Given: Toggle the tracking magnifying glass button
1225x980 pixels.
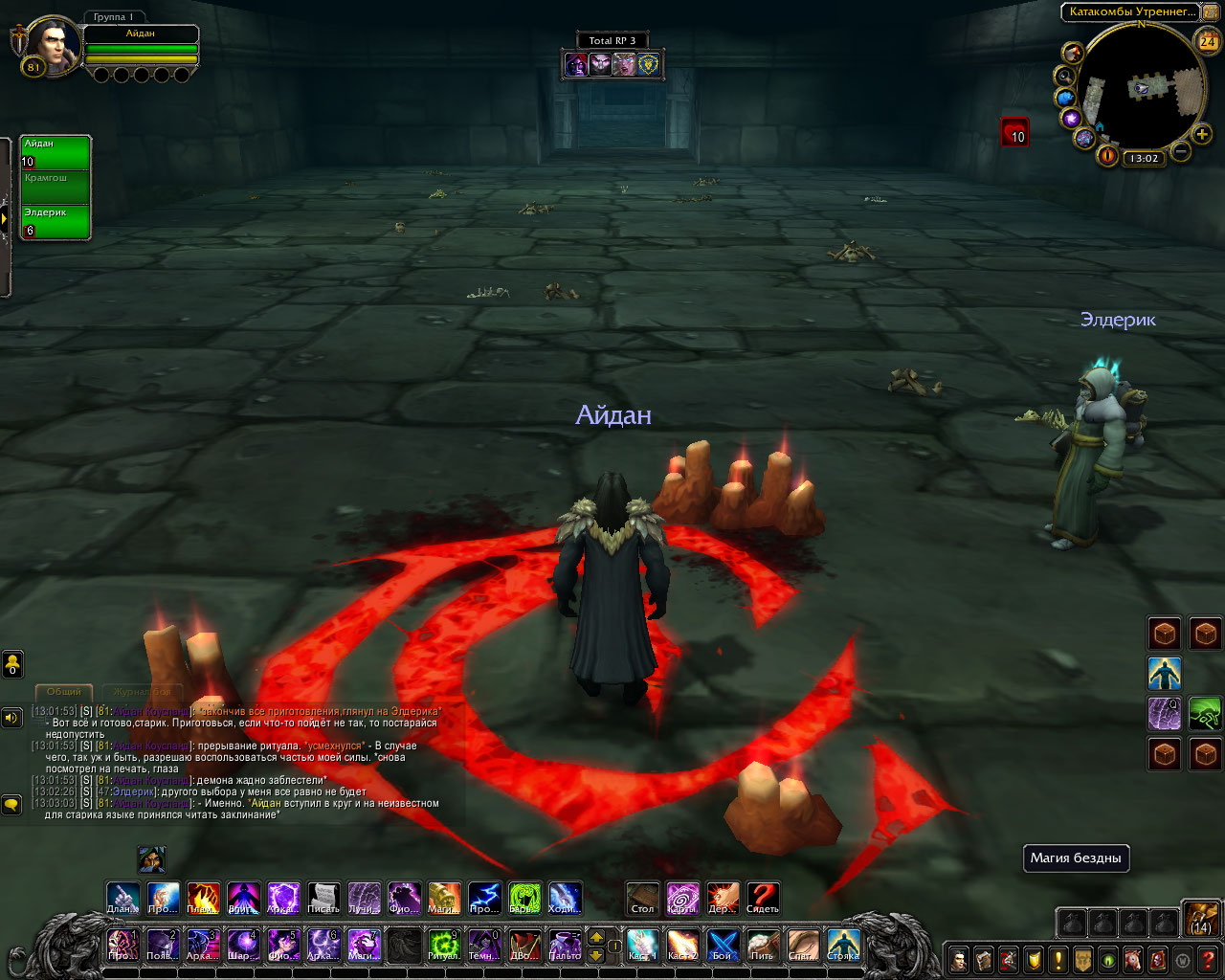Looking at the screenshot, I should (1064, 76).
